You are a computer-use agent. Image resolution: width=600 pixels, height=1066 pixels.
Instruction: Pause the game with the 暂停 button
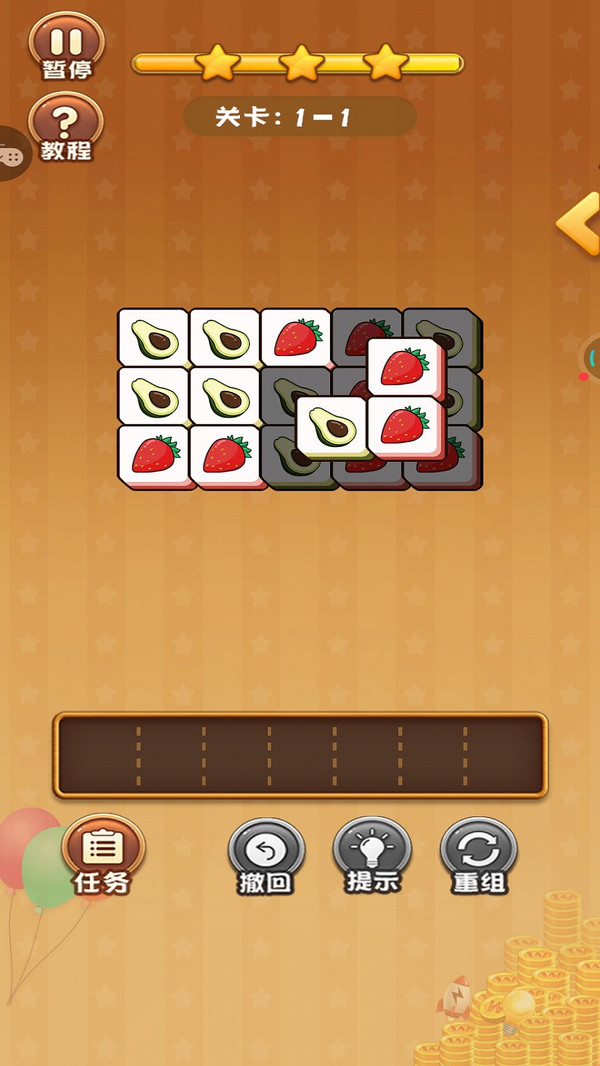pyautogui.click(x=66, y=48)
